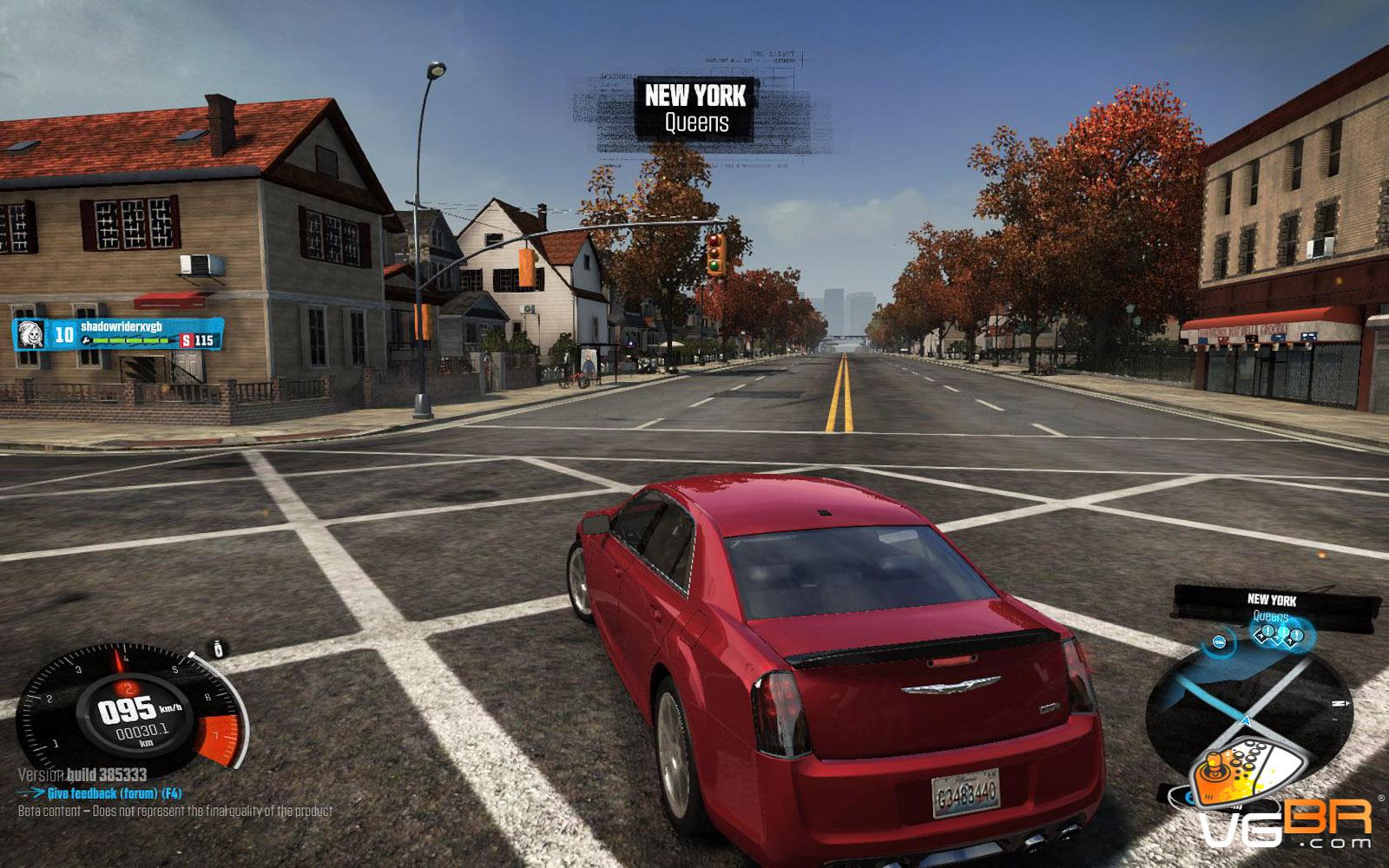
Task: Click the nitro bottle icon by the speedometer
Action: [220, 648]
